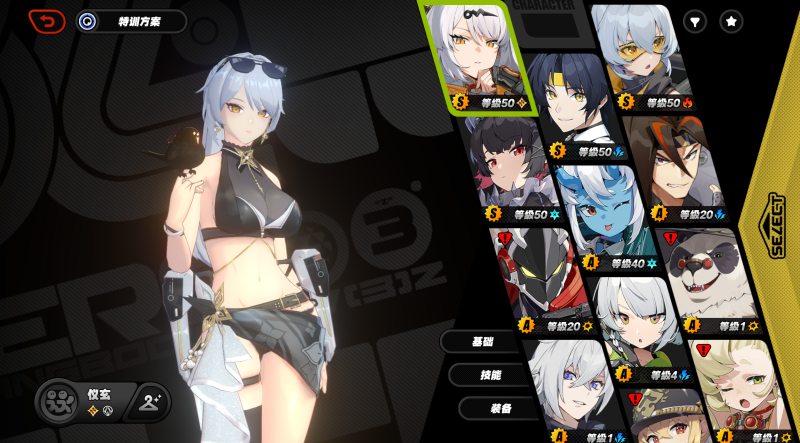This screenshot has height=443, width=800.
Task: Select the spiky brown-haired level 20 agent
Action: pos(675,165)
